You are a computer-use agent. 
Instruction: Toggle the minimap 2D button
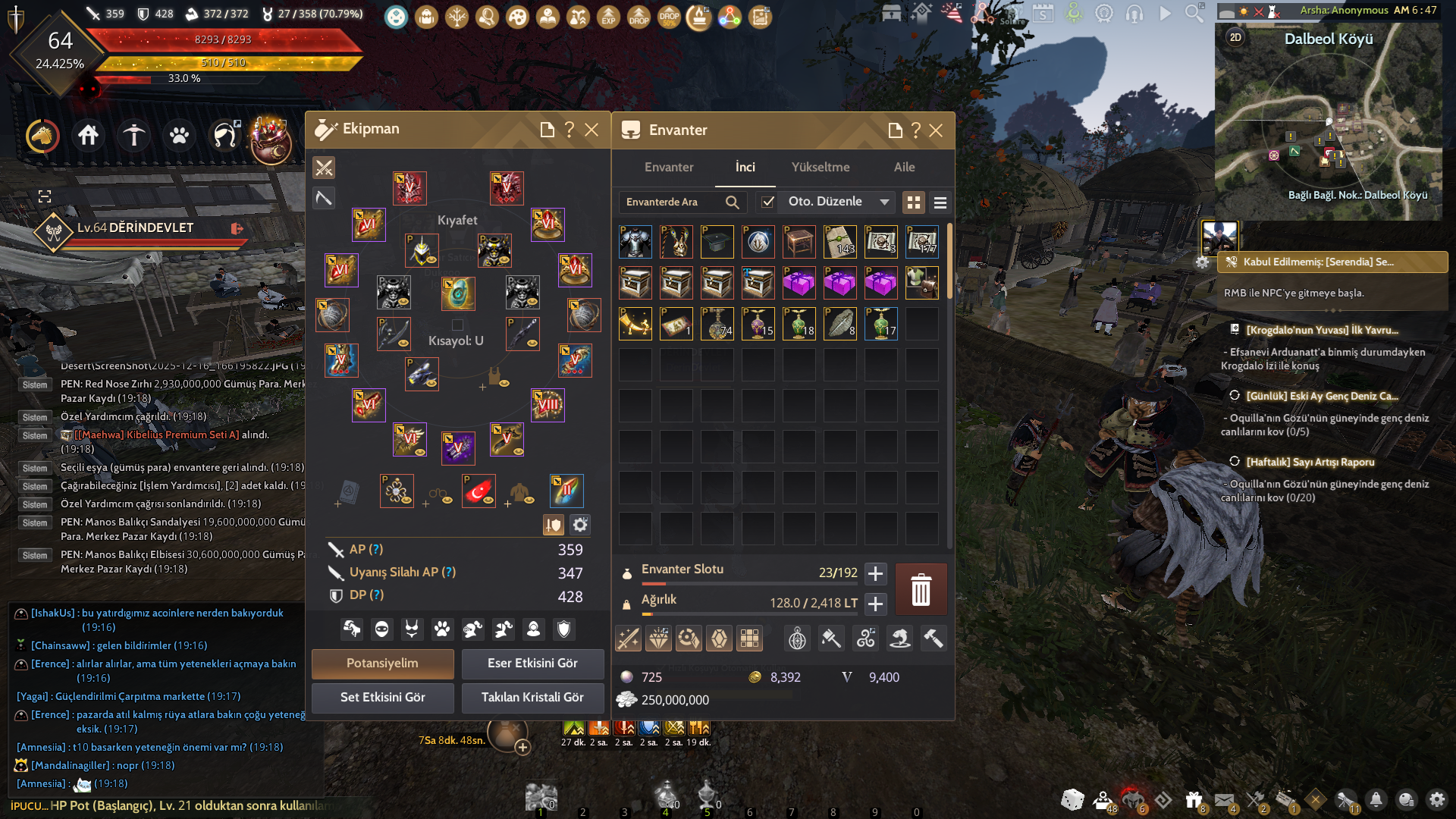[1235, 37]
